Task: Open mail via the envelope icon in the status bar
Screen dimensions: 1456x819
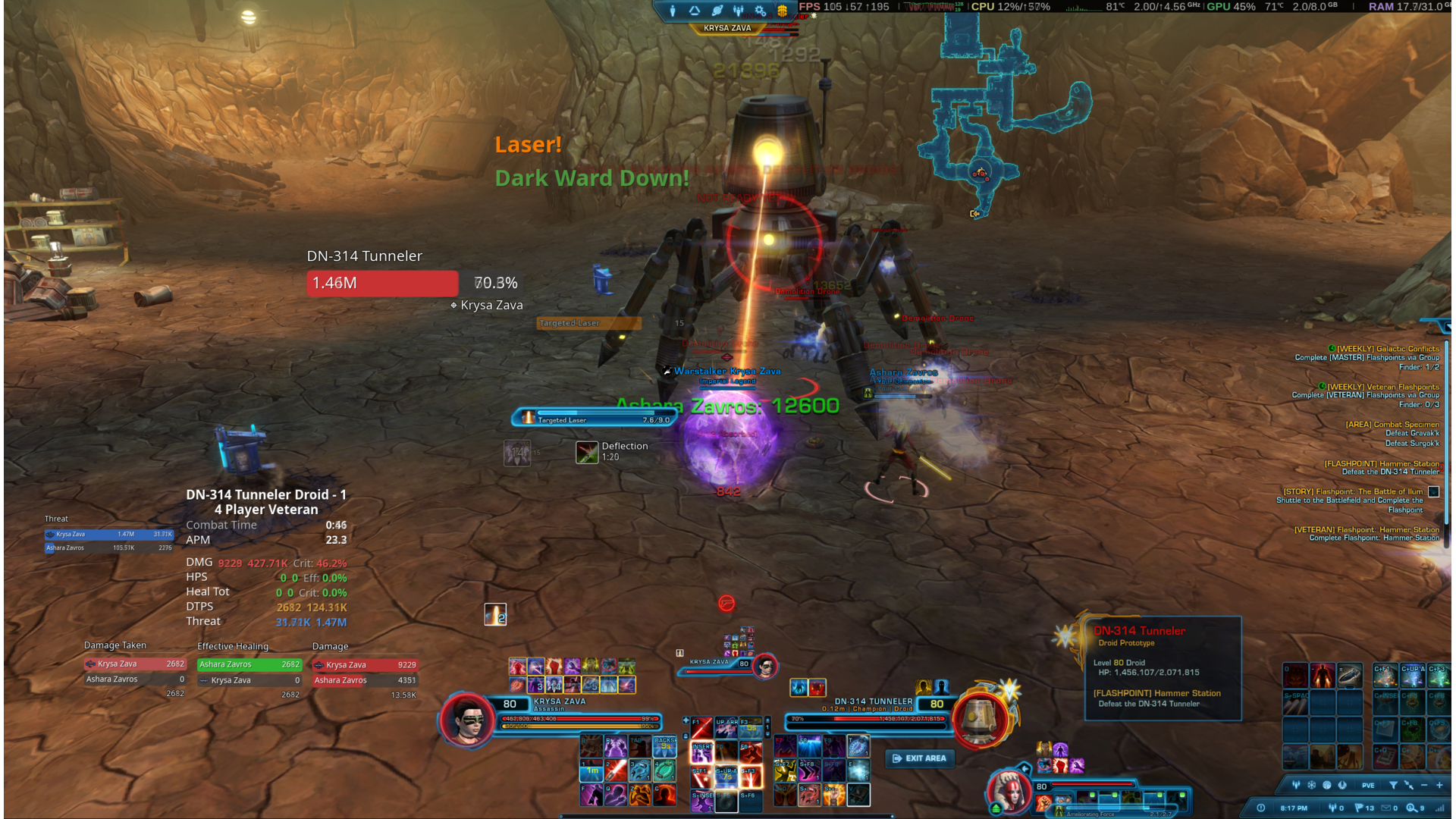Action: 1386,808
